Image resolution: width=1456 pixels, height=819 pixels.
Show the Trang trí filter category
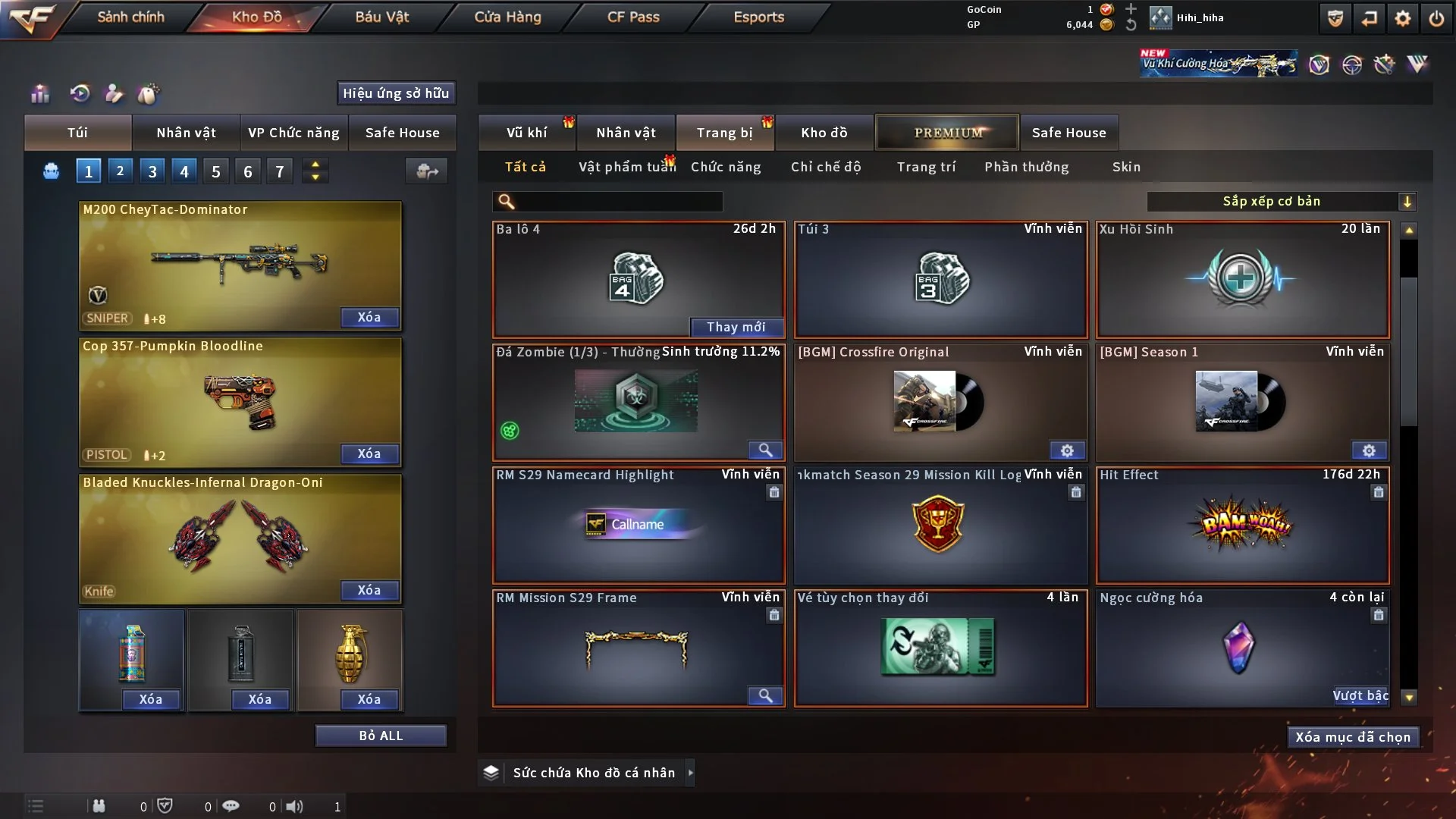[x=926, y=167]
